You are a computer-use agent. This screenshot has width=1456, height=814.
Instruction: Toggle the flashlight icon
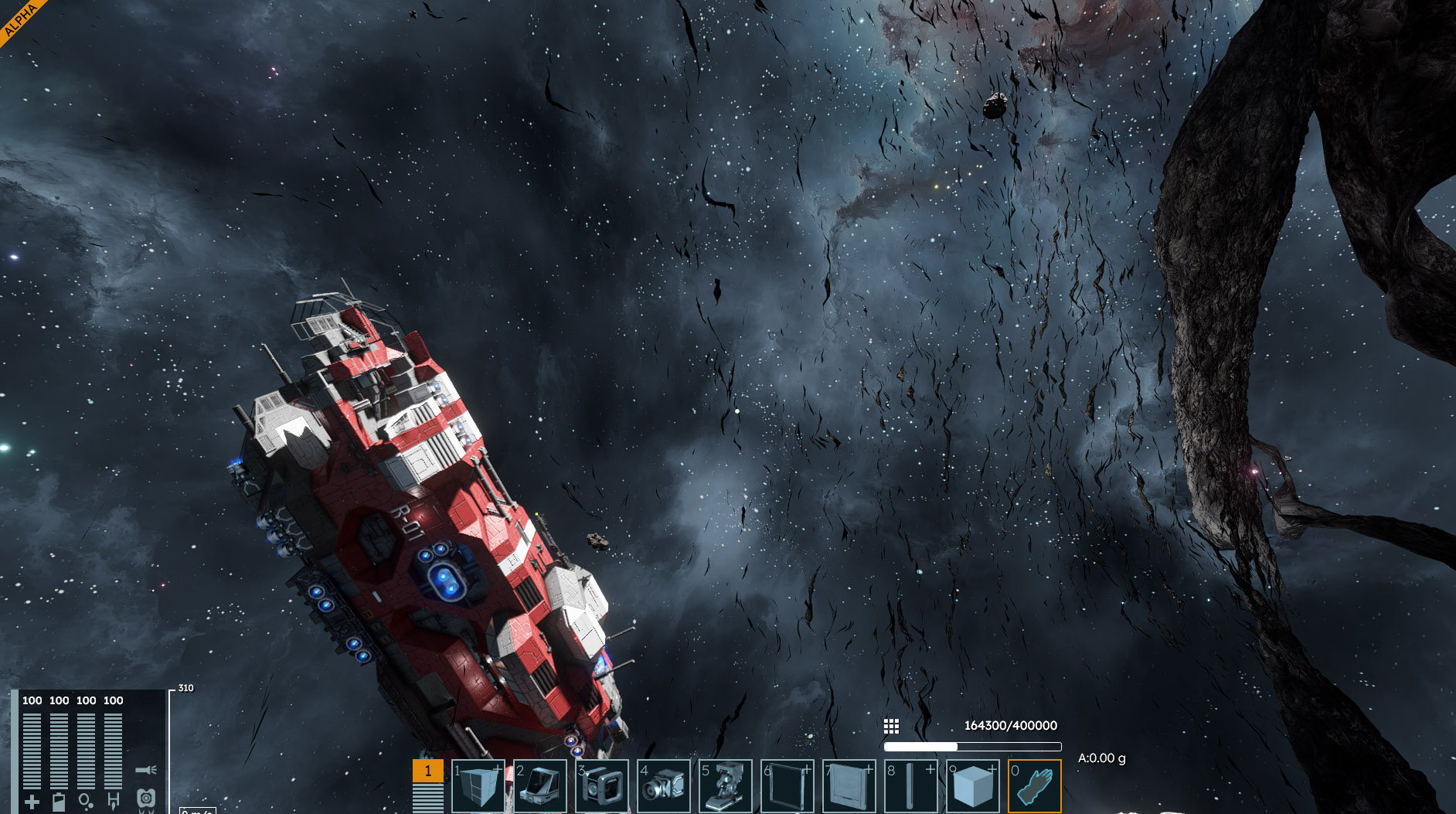146,770
